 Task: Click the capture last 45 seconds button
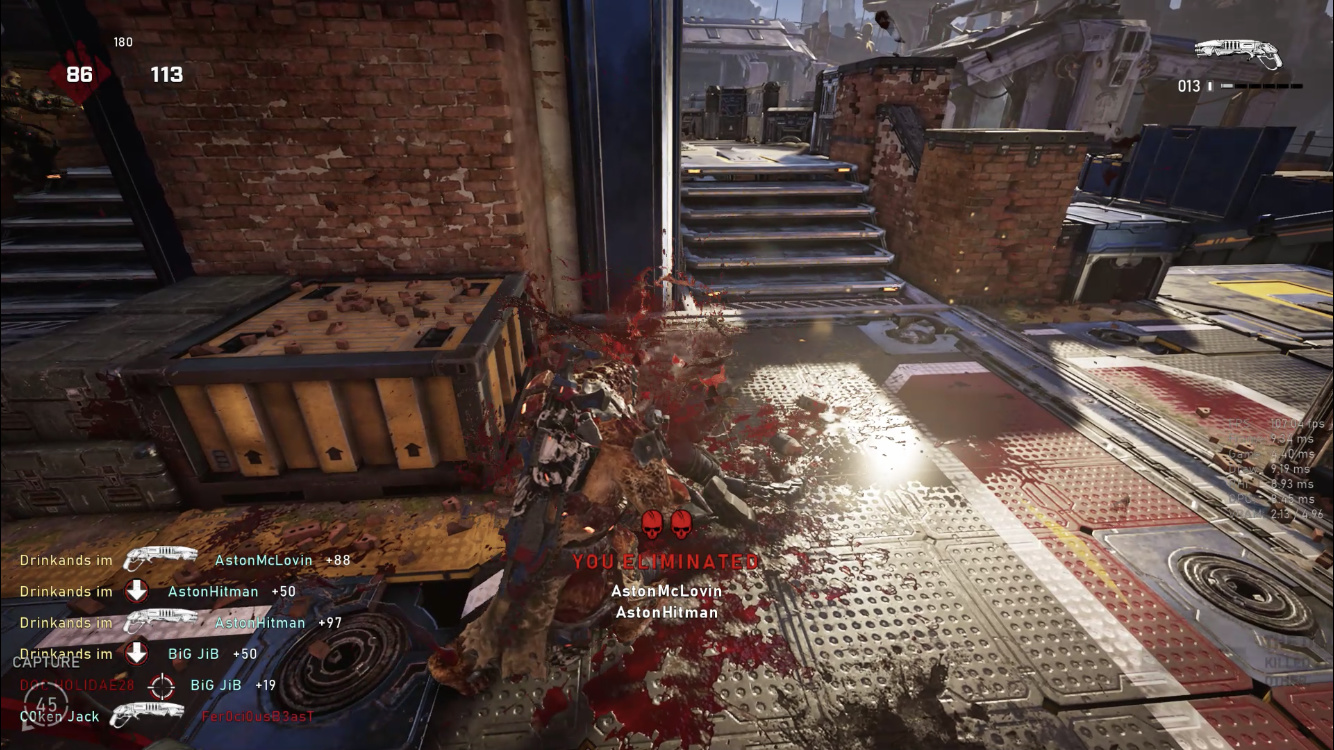pyautogui.click(x=46, y=704)
